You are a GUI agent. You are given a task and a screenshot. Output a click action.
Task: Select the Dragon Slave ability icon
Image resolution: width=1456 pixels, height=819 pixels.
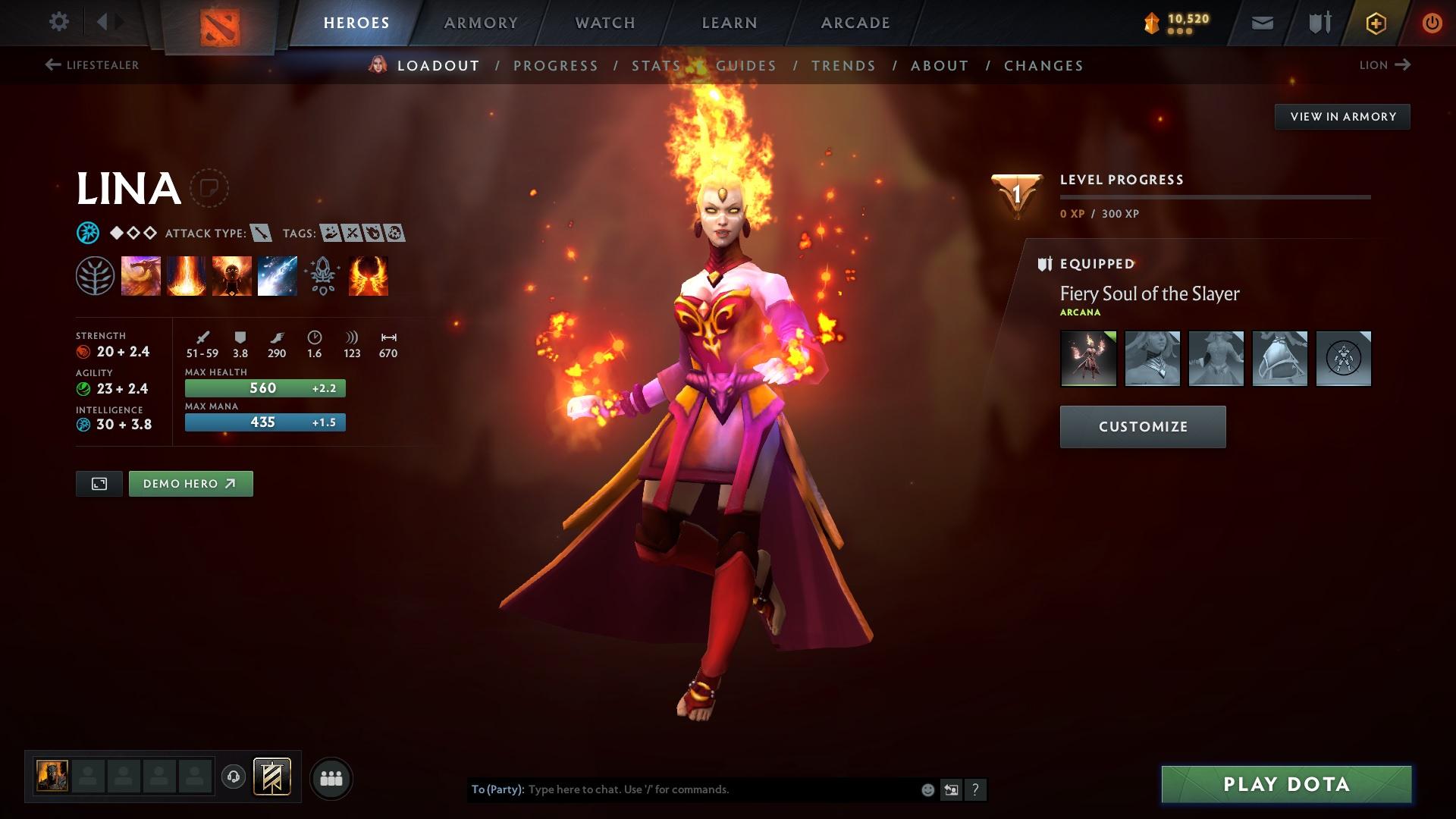(x=141, y=275)
